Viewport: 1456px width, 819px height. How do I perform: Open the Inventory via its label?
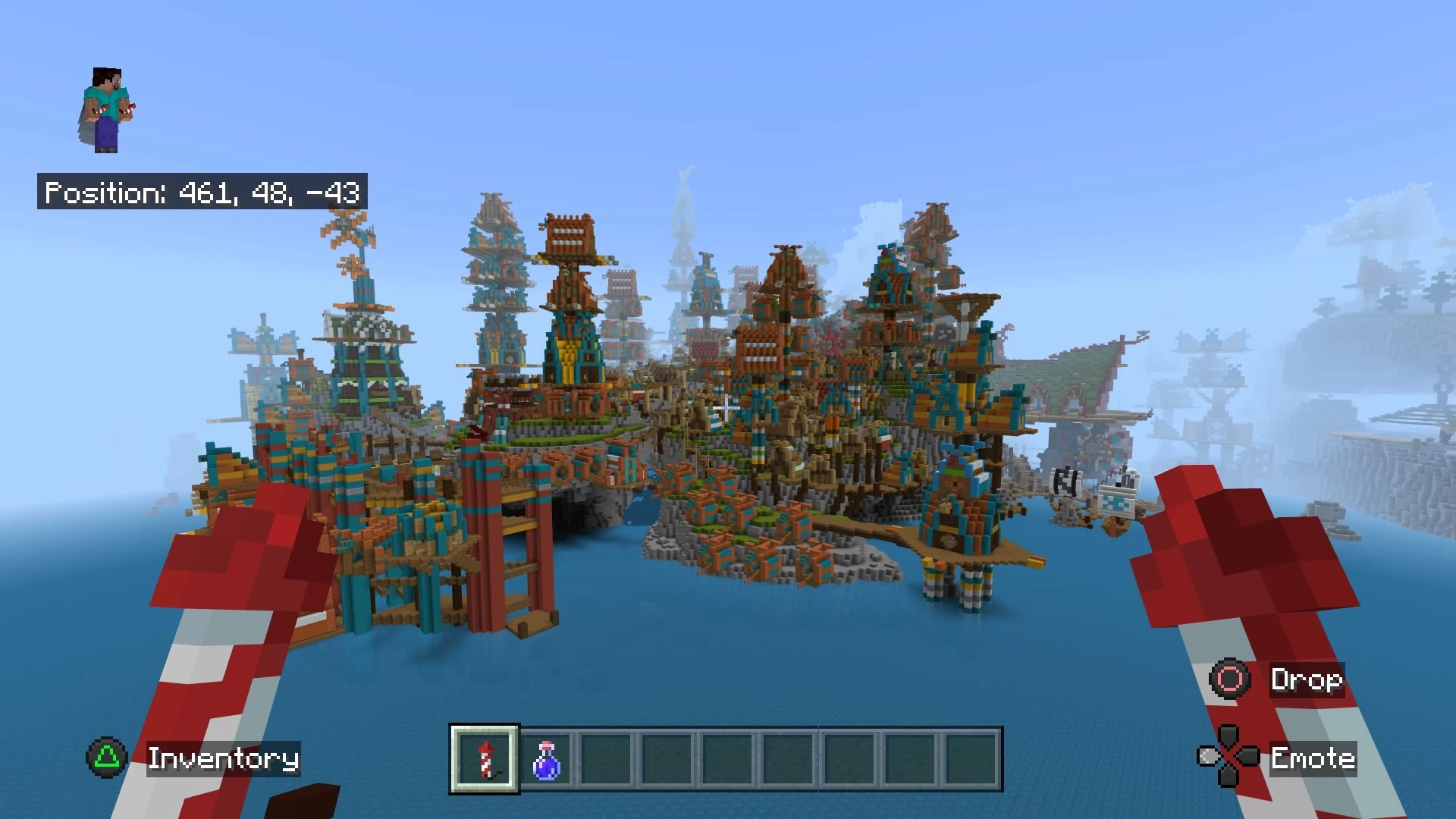(x=224, y=757)
